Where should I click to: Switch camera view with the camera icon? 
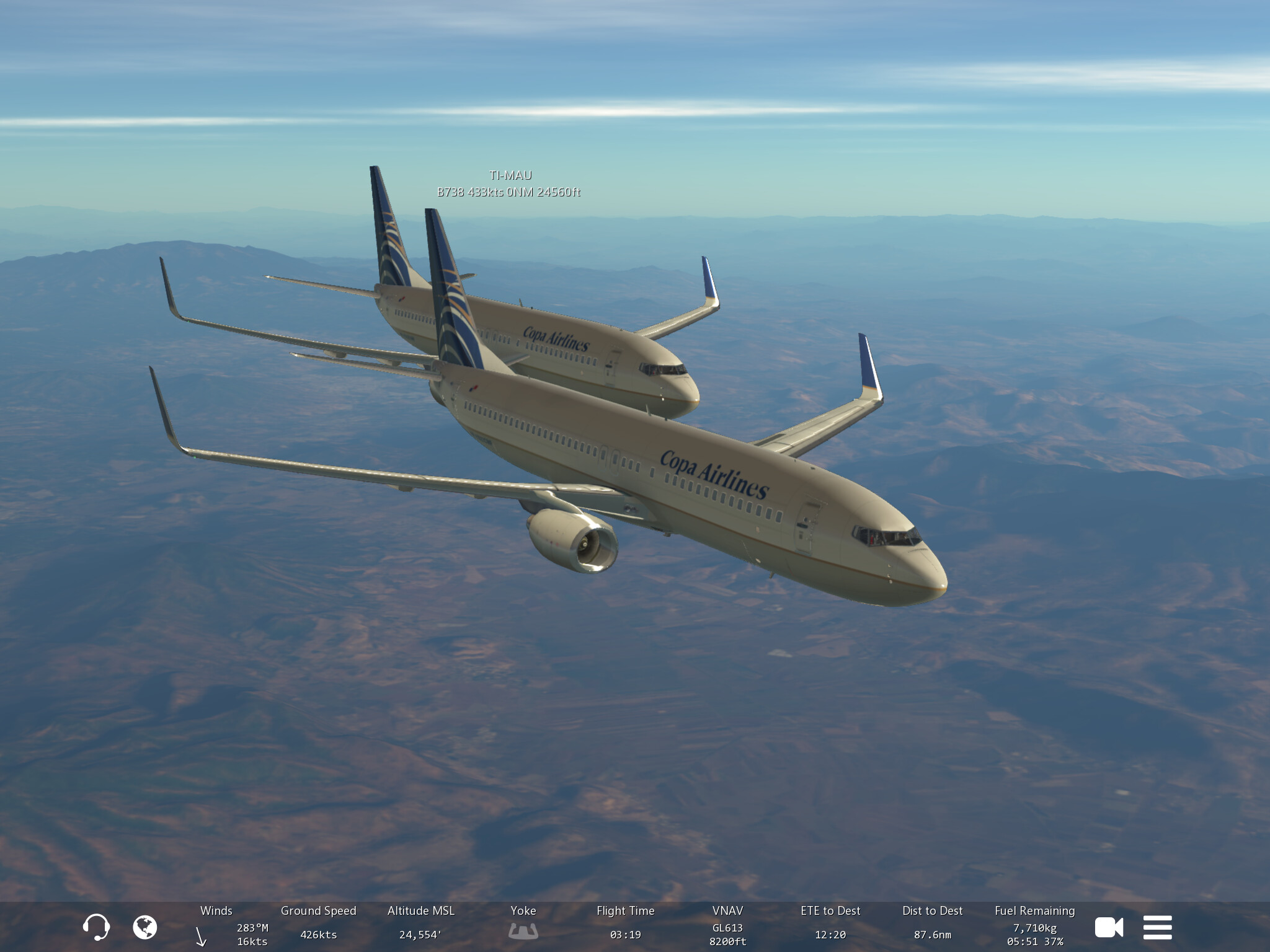pyautogui.click(x=1109, y=927)
